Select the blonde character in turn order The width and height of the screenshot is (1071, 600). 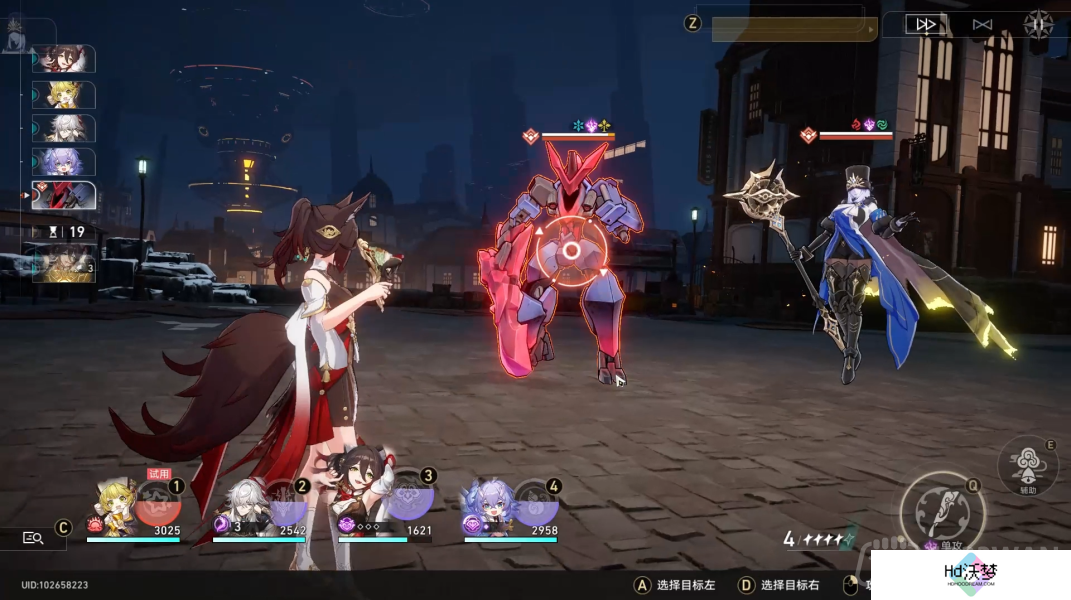point(65,94)
